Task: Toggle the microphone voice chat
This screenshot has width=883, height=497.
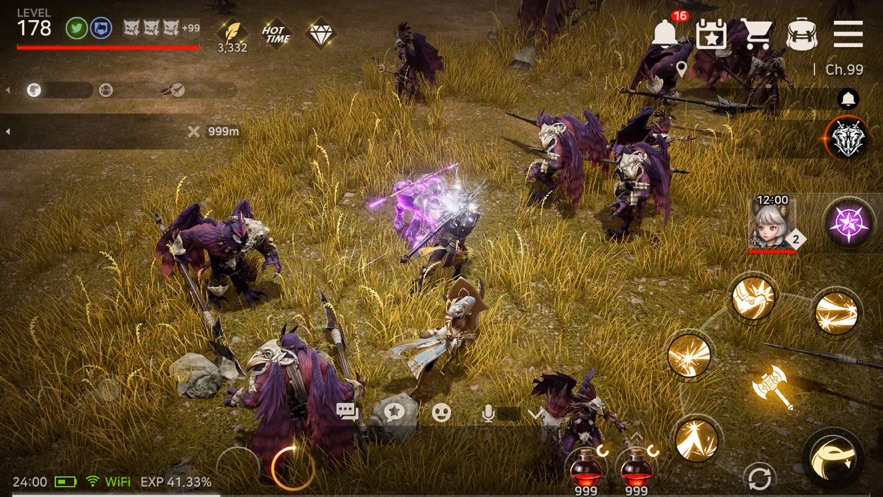Action: point(488,412)
